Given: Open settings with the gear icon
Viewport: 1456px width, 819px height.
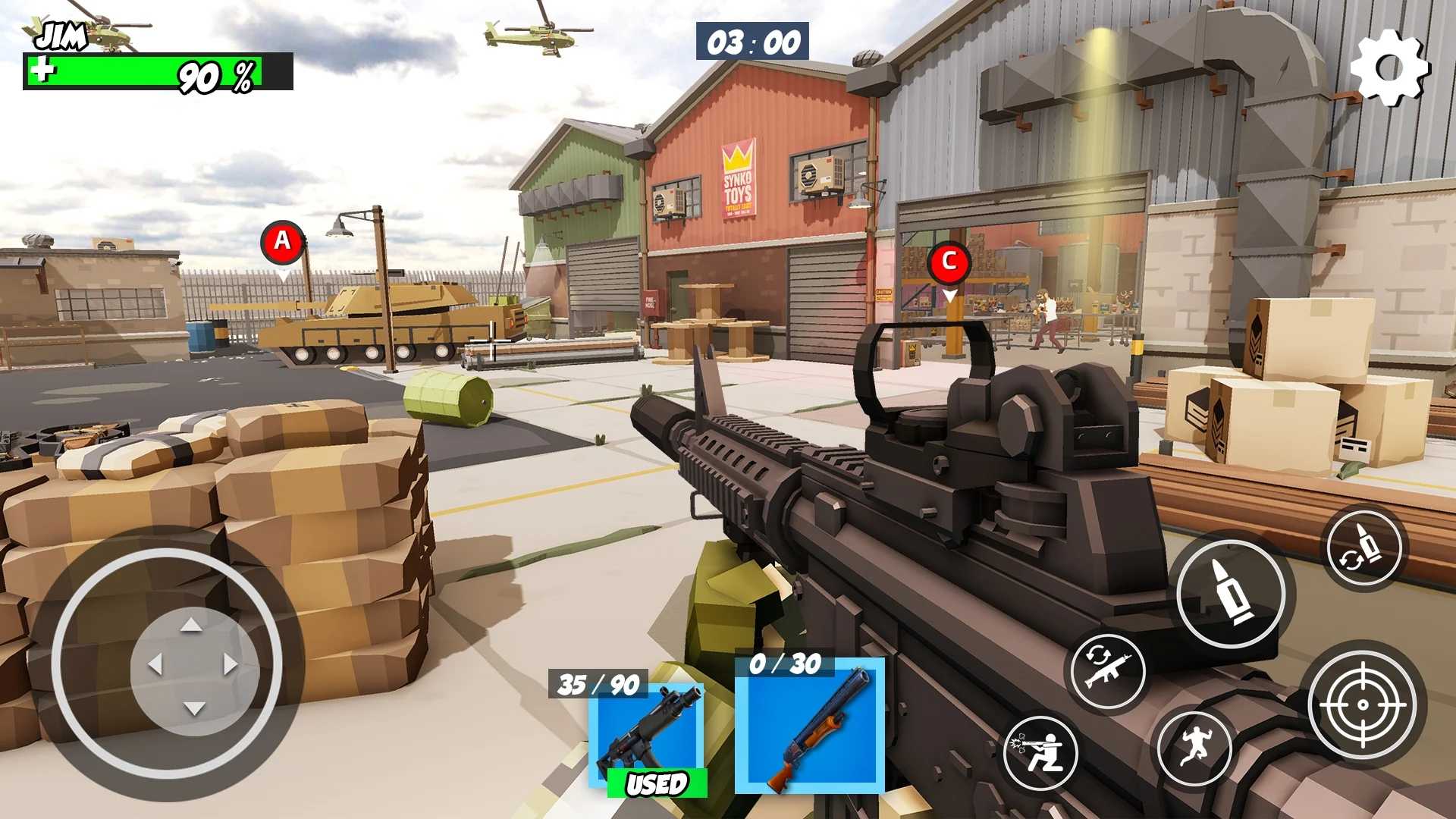Looking at the screenshot, I should click(1389, 67).
